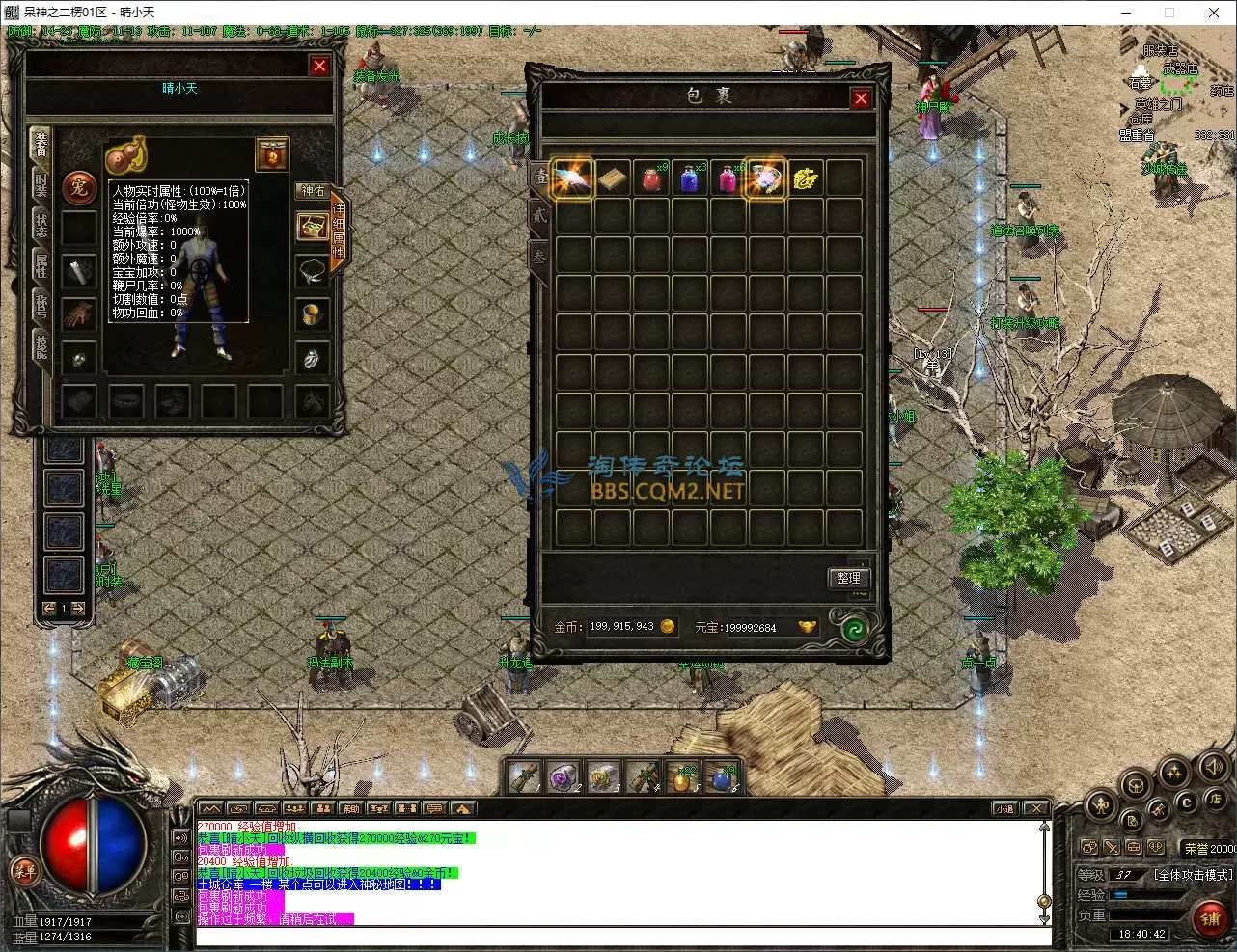Select the blue potion in the bag
The image size is (1237, 952).
(689, 178)
